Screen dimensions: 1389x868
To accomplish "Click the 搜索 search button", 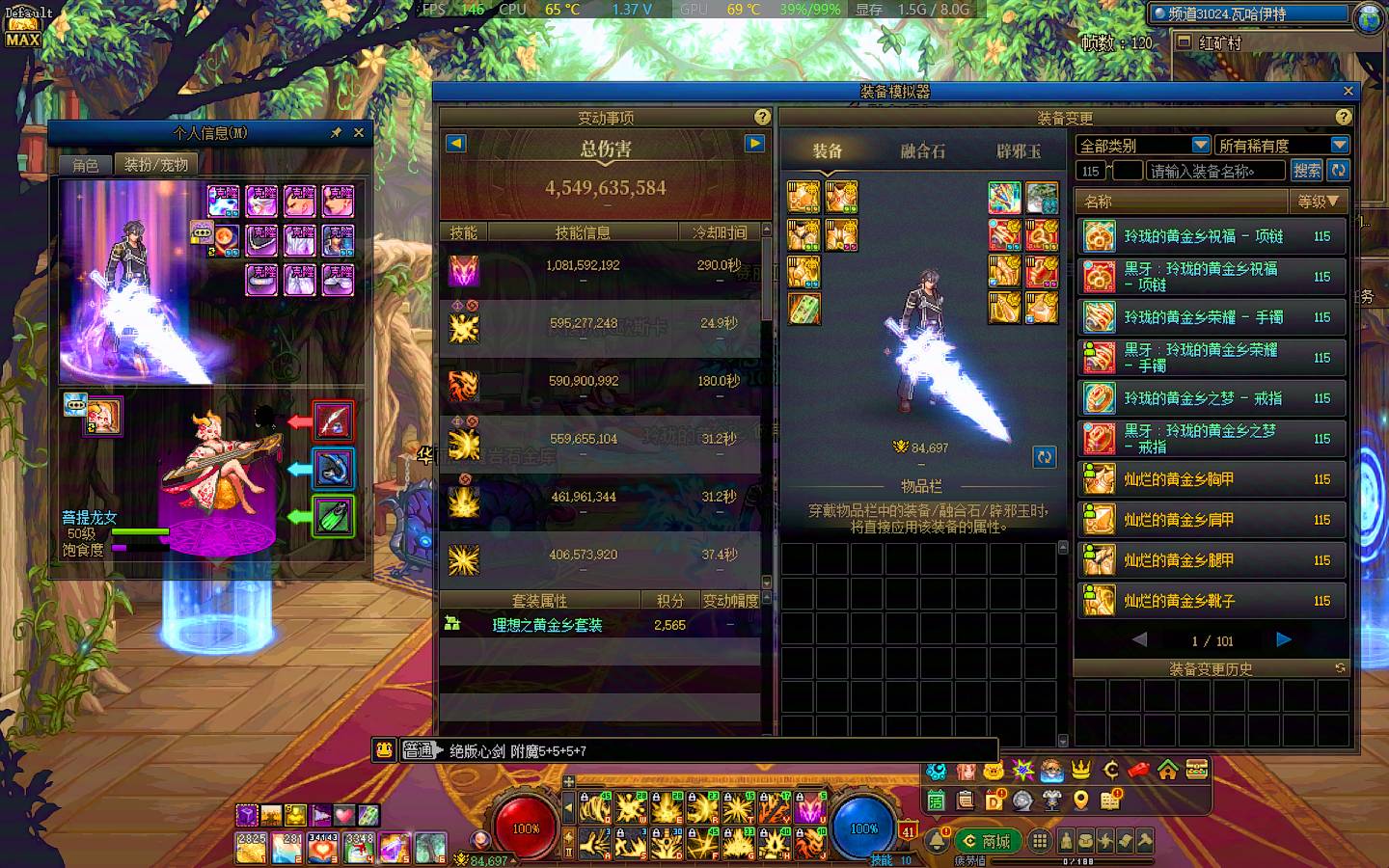I will click(x=1307, y=171).
